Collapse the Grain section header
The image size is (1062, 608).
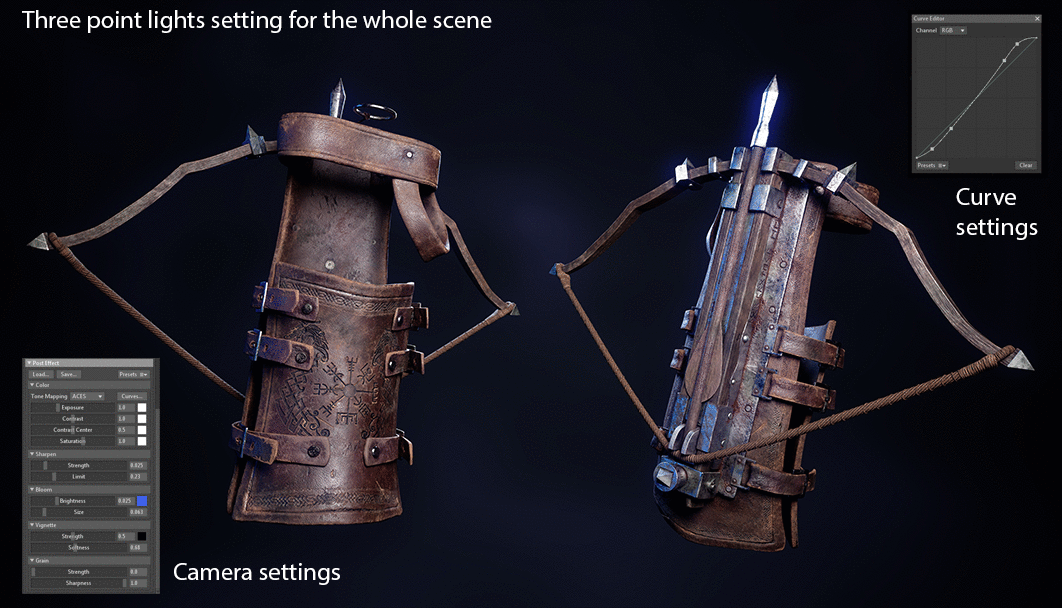pyautogui.click(x=40, y=560)
